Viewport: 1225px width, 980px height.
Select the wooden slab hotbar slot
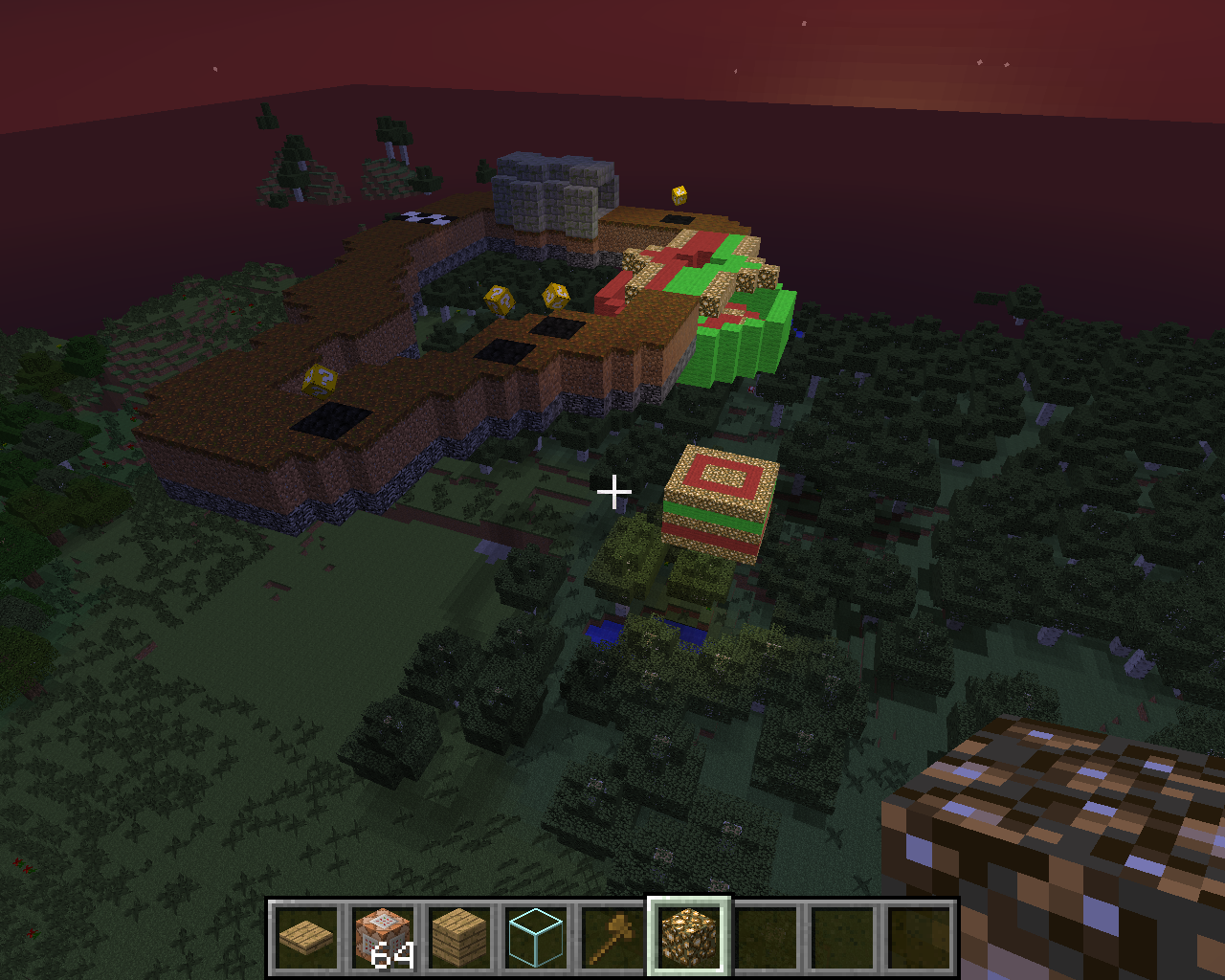(x=306, y=937)
